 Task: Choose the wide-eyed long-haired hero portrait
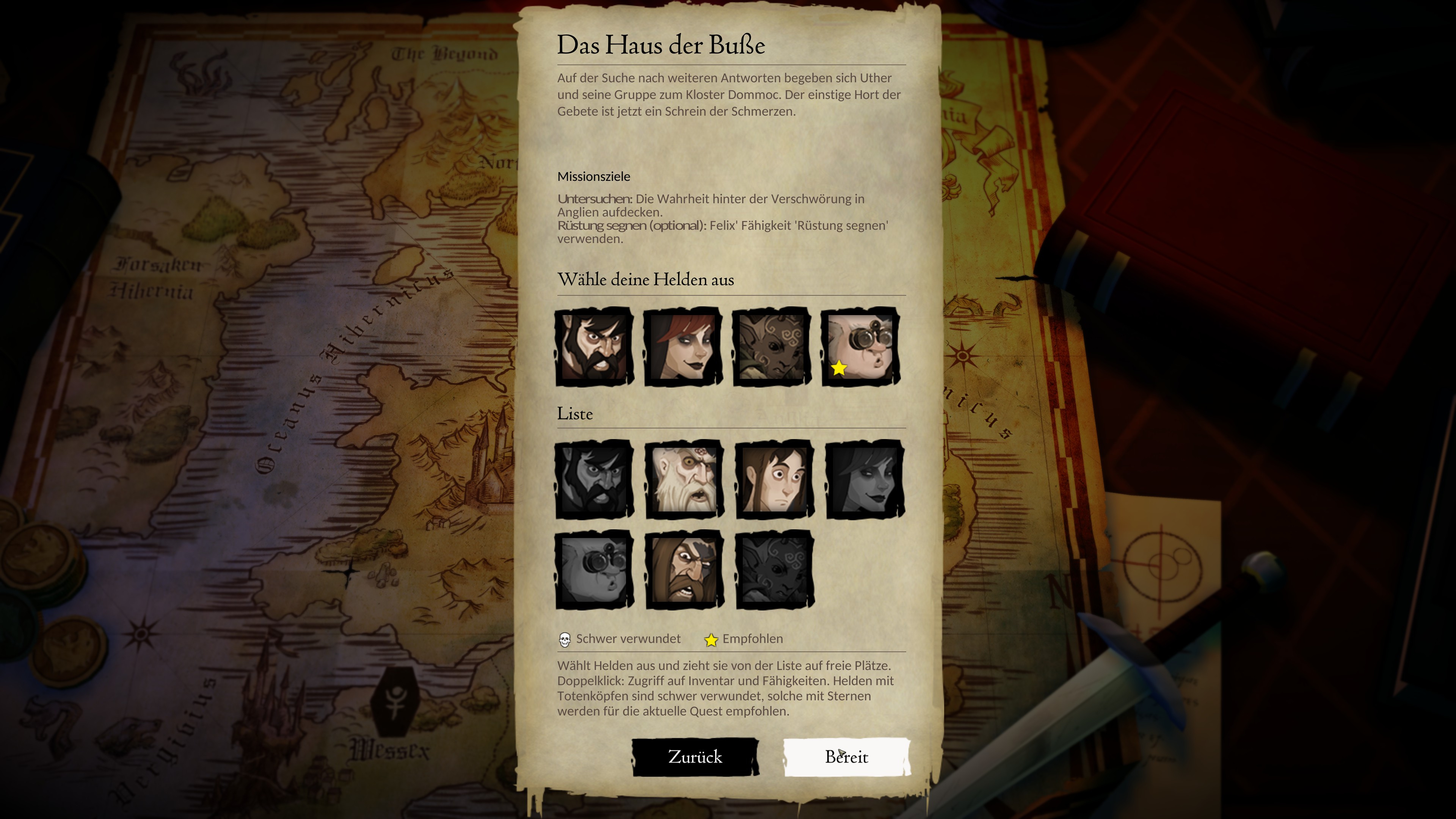click(774, 479)
